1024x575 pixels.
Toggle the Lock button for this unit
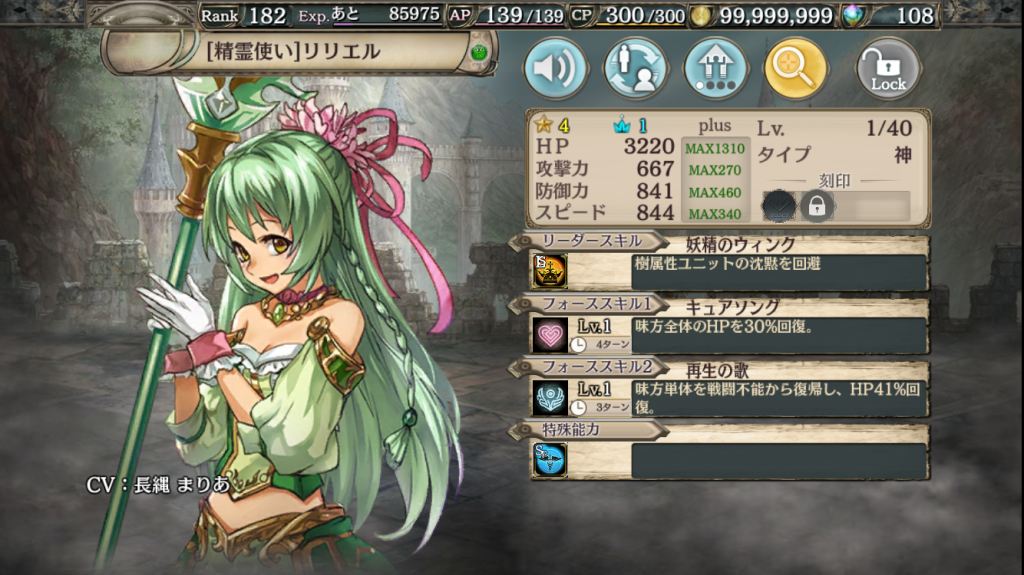click(888, 69)
